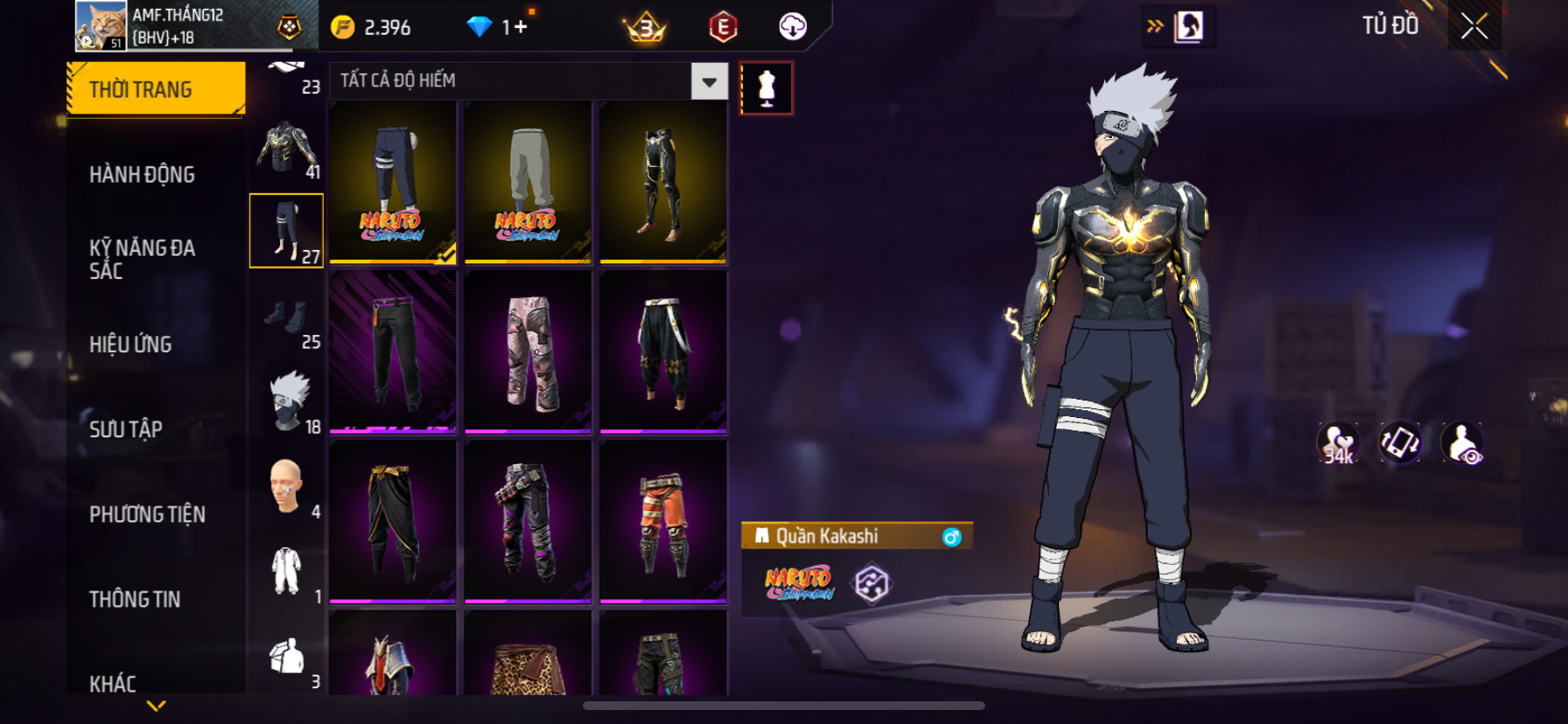Click the gold coin balance icon
The image size is (1568, 724).
[x=343, y=27]
